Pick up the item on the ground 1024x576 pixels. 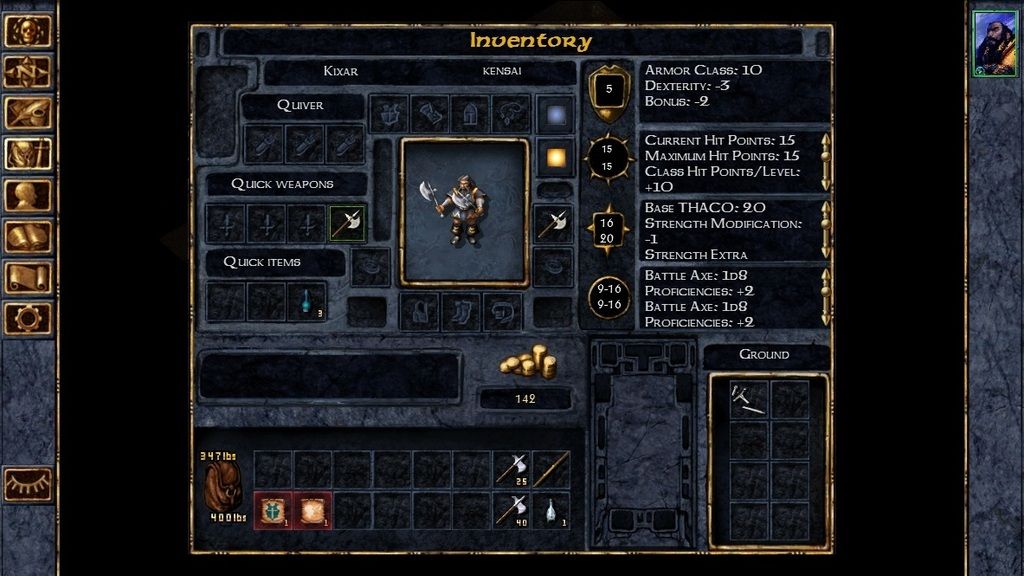coord(748,398)
